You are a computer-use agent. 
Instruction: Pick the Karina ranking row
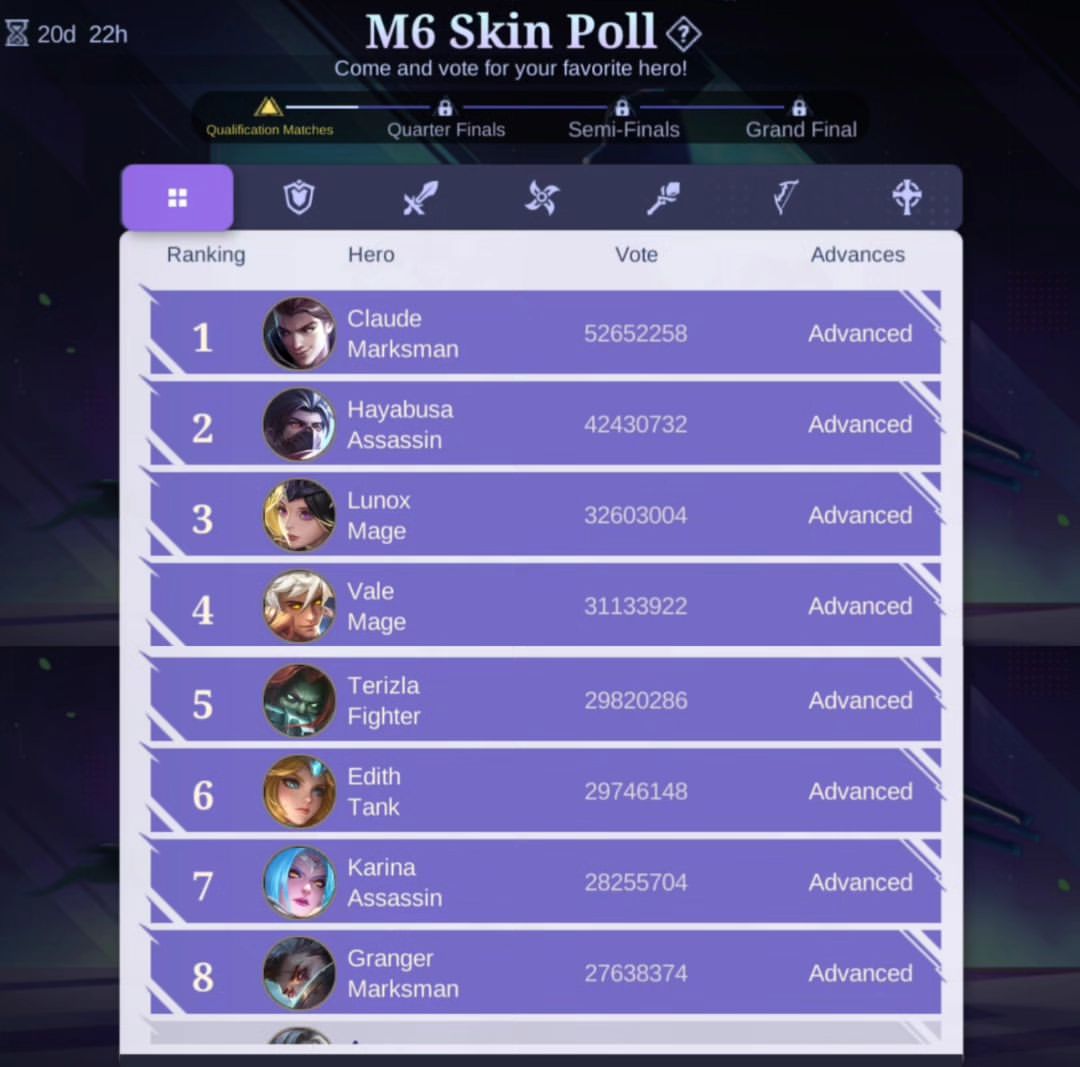click(x=545, y=882)
